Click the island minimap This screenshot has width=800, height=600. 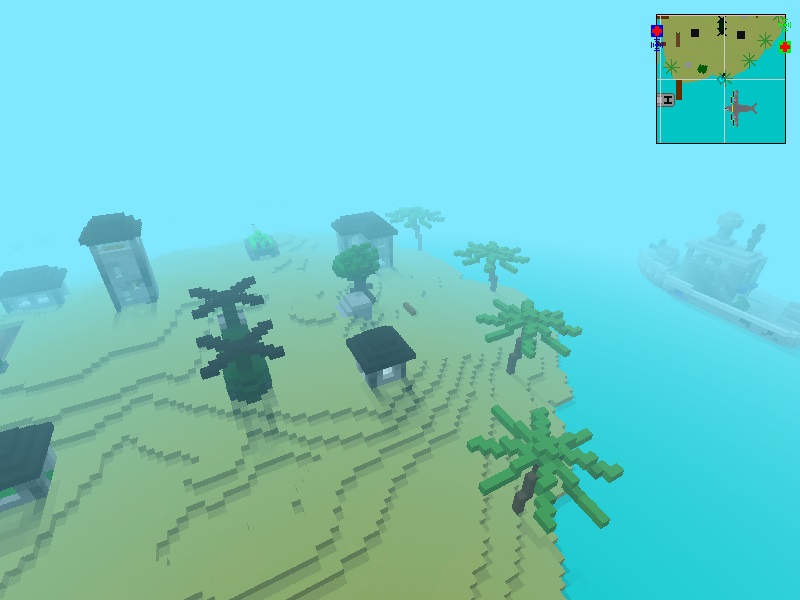[x=720, y=79]
